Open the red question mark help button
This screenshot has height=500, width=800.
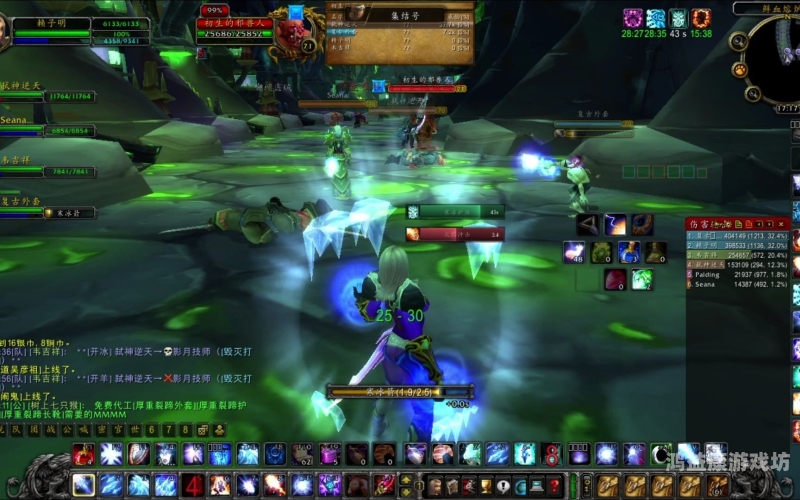point(555,486)
